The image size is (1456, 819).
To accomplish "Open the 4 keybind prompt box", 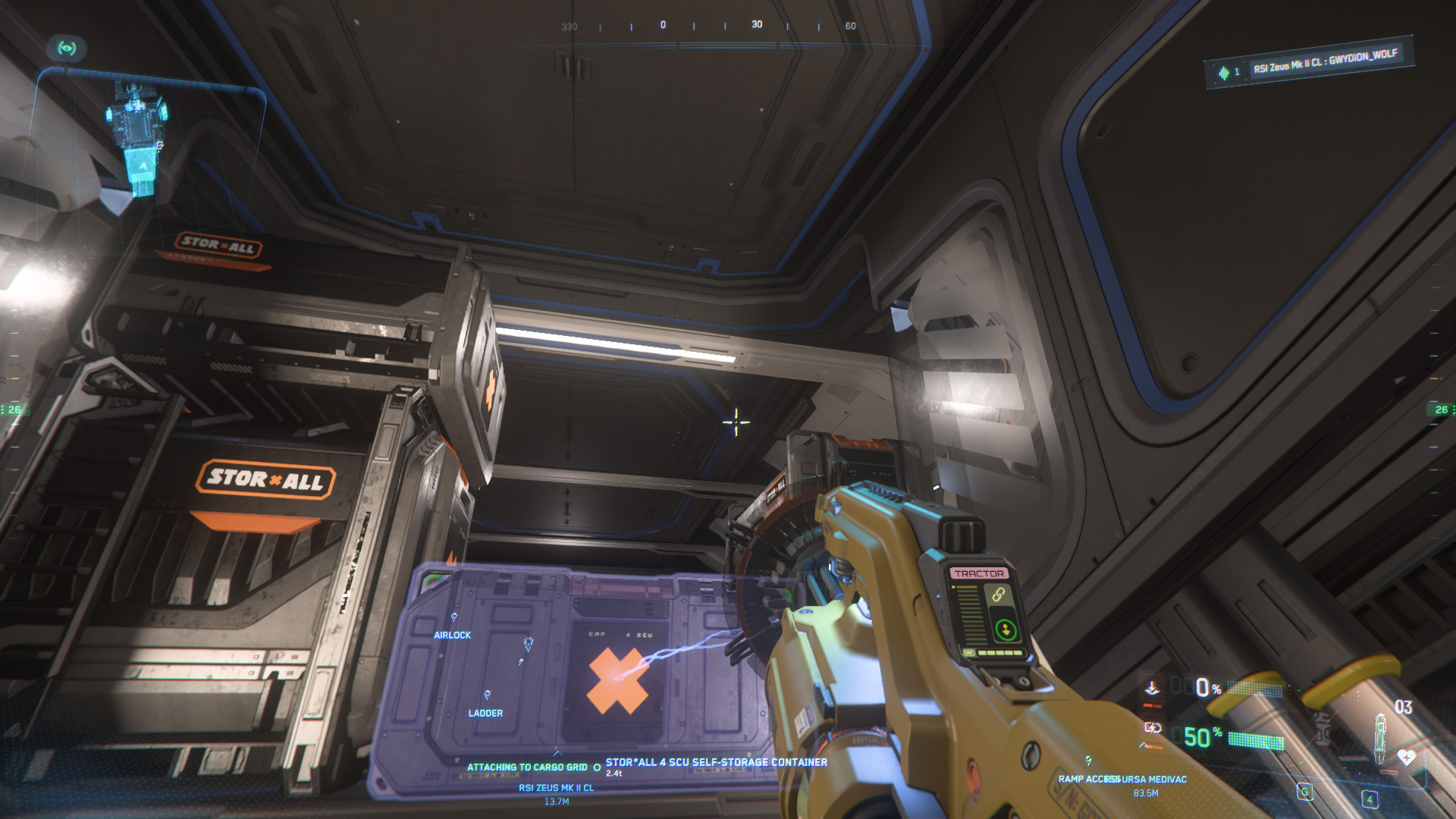I will coord(1369,799).
